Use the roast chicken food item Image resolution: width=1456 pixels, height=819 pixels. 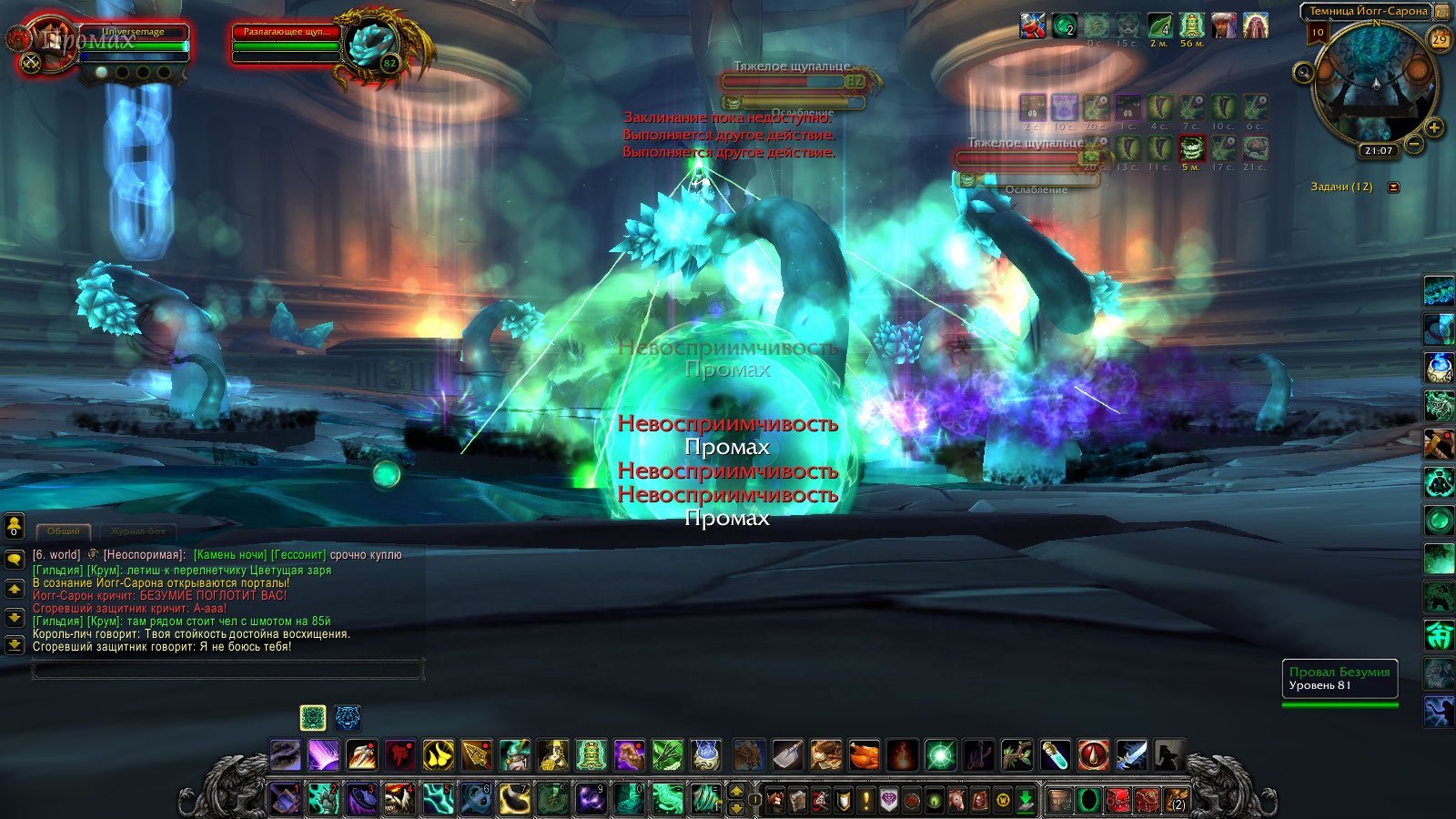point(864,754)
